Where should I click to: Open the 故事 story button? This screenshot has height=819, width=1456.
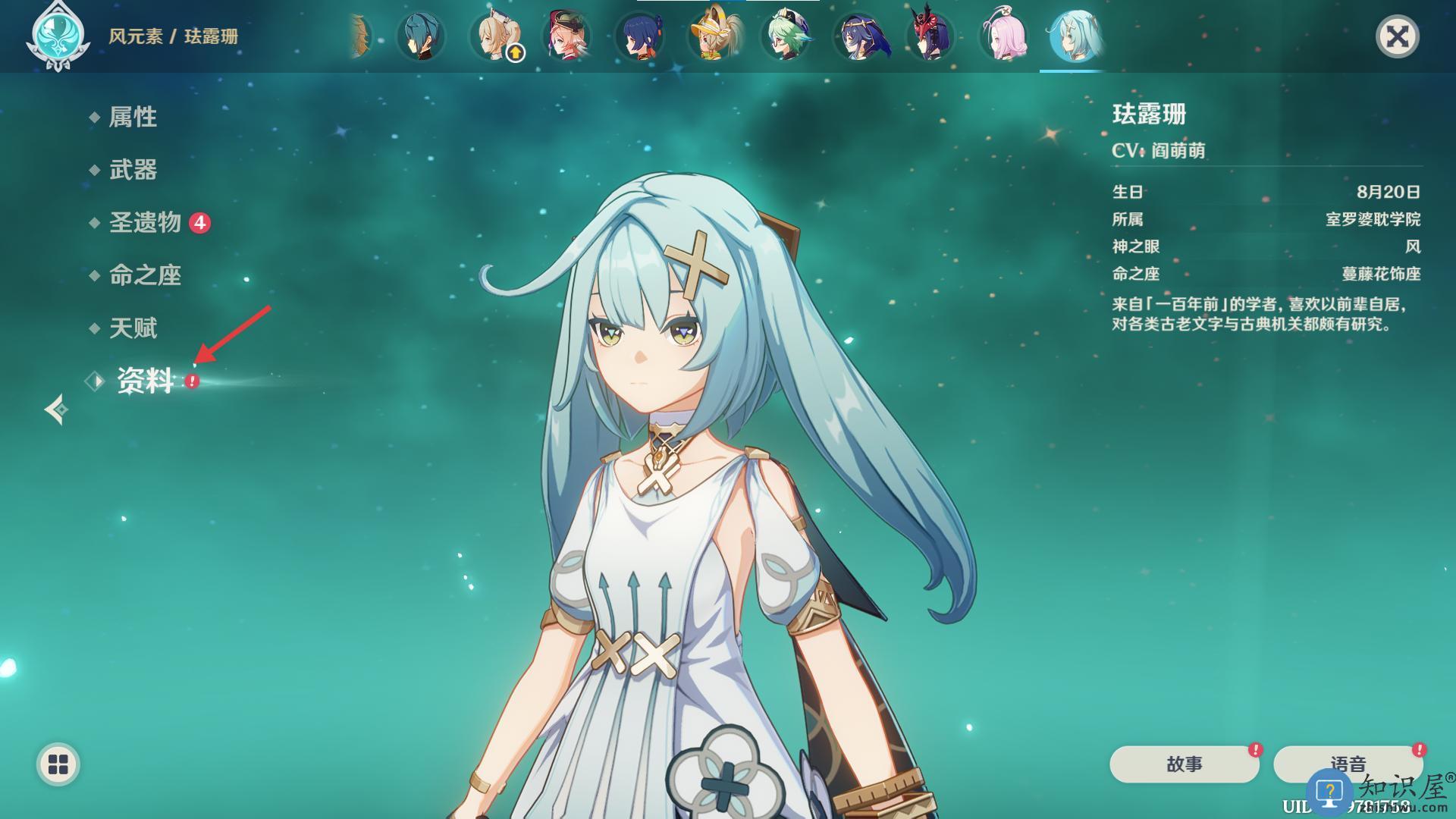click(x=1184, y=764)
